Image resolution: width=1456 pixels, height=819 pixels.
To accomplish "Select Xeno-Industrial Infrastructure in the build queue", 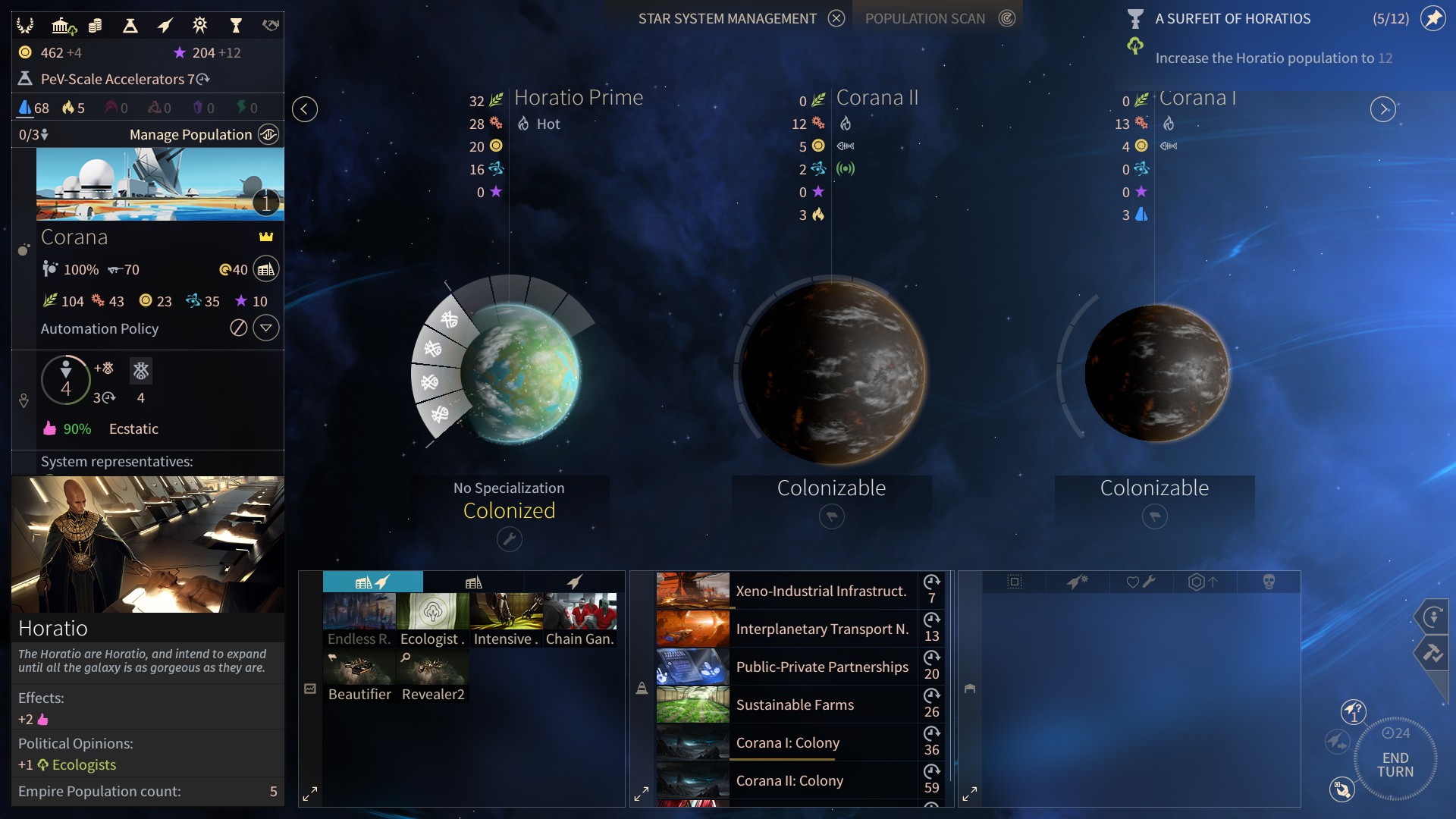I will 821,591.
